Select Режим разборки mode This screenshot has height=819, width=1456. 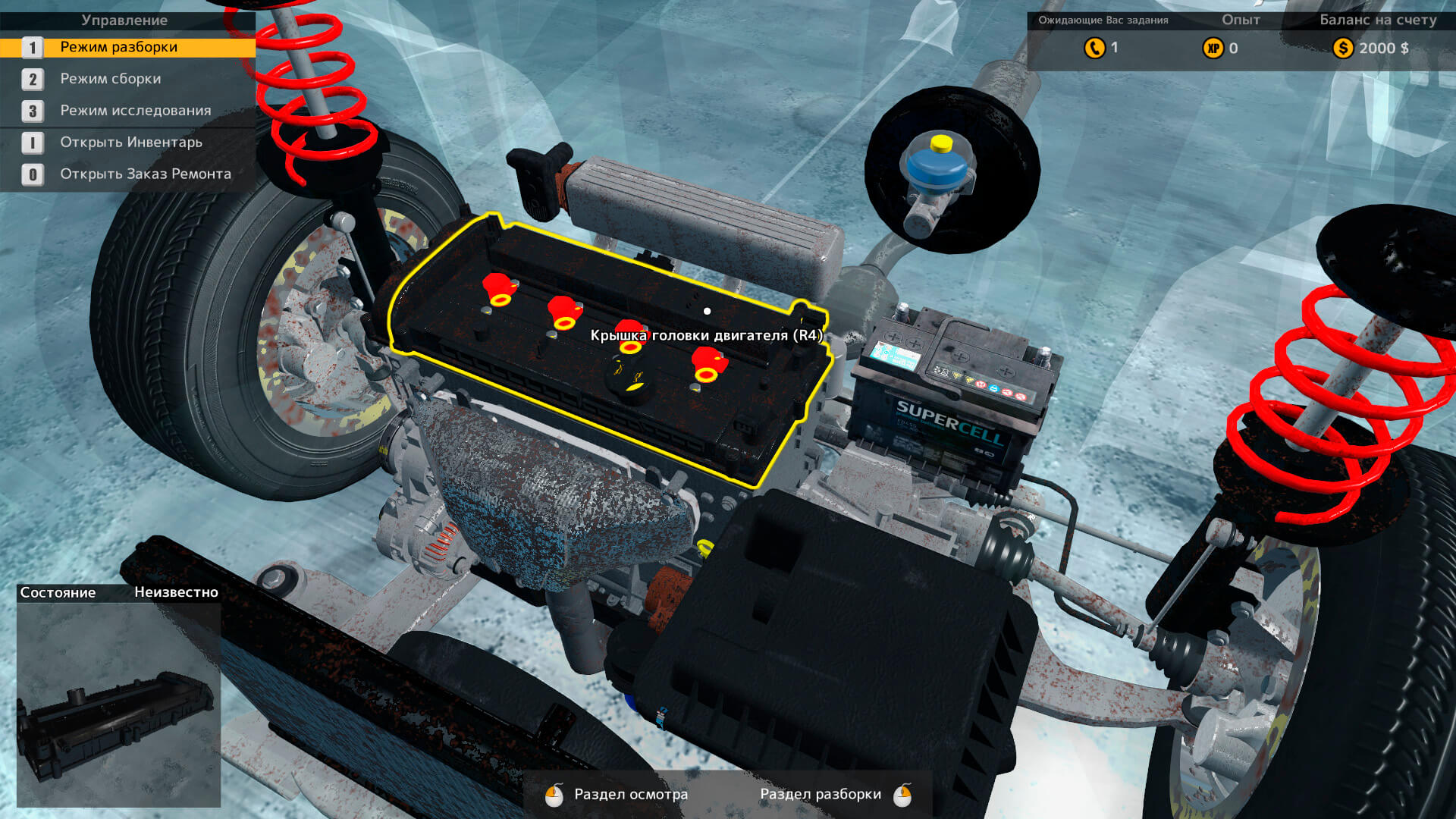[119, 47]
